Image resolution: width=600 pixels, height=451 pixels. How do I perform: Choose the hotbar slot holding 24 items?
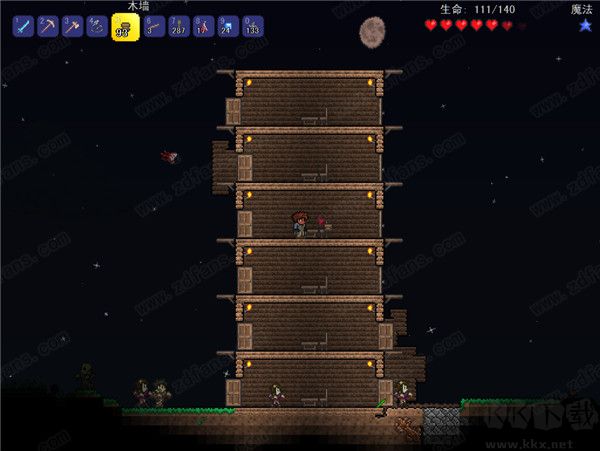(228, 27)
